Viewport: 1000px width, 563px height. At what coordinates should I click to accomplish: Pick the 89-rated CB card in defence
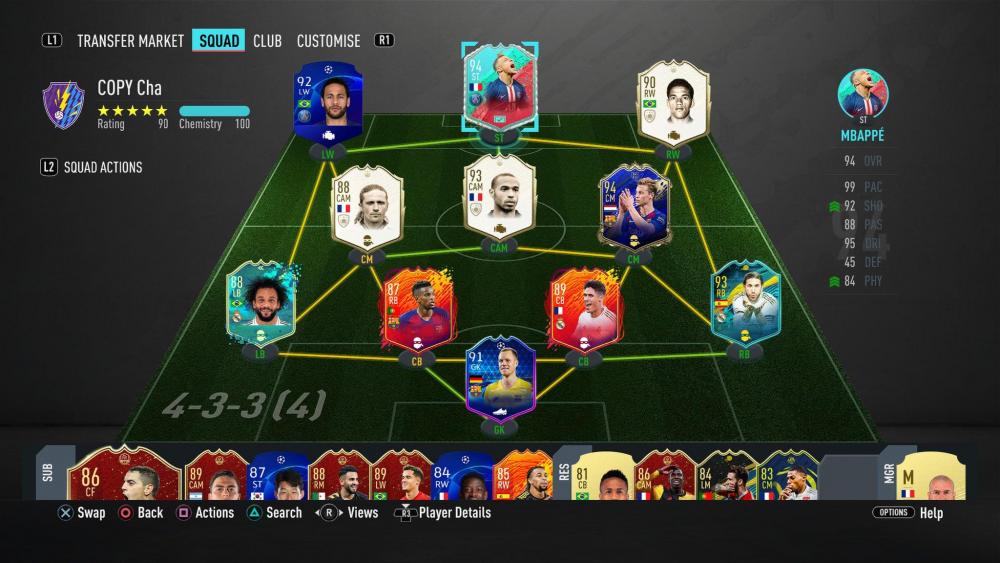[x=585, y=310]
